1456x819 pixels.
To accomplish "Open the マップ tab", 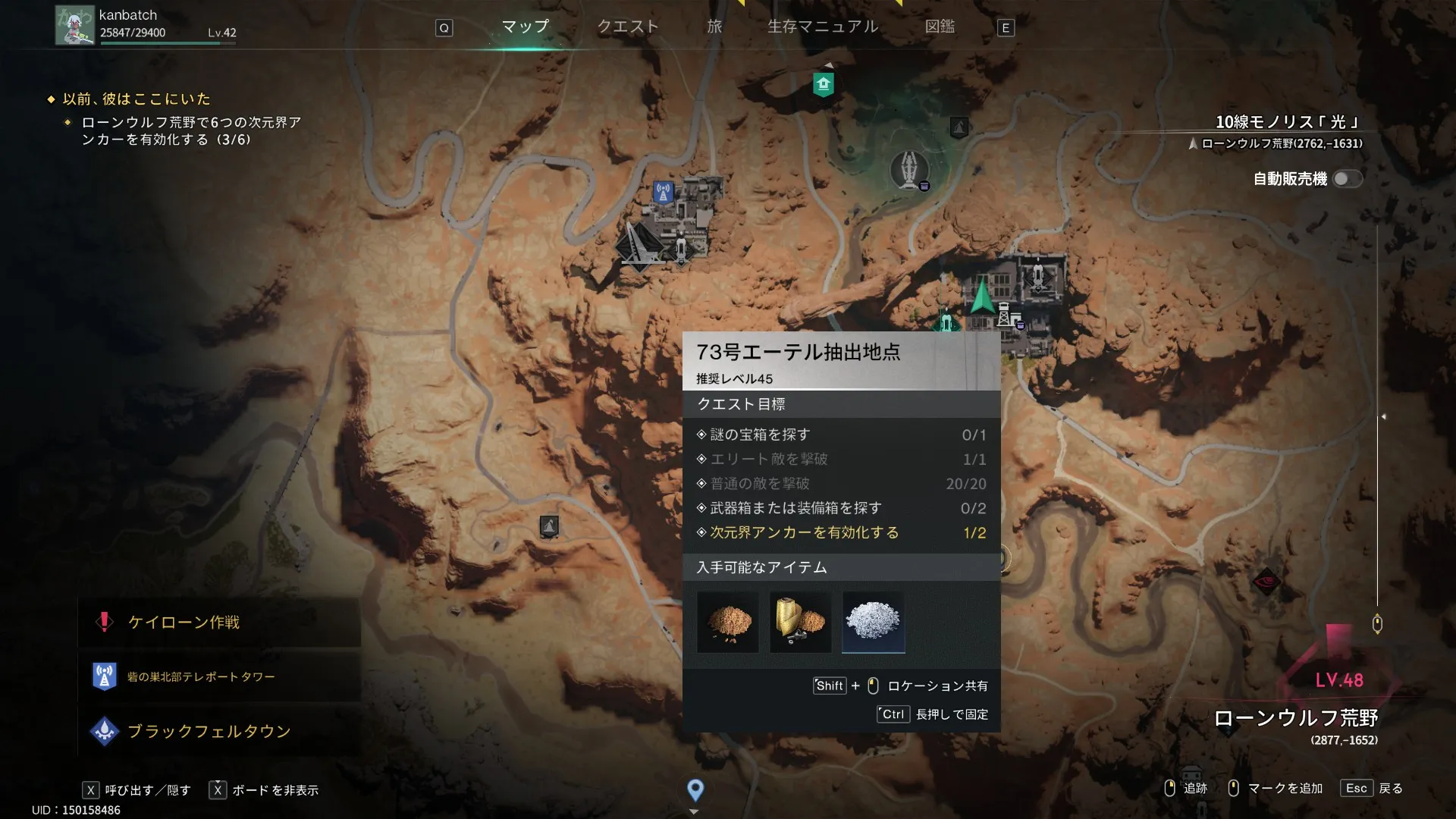I will [525, 27].
